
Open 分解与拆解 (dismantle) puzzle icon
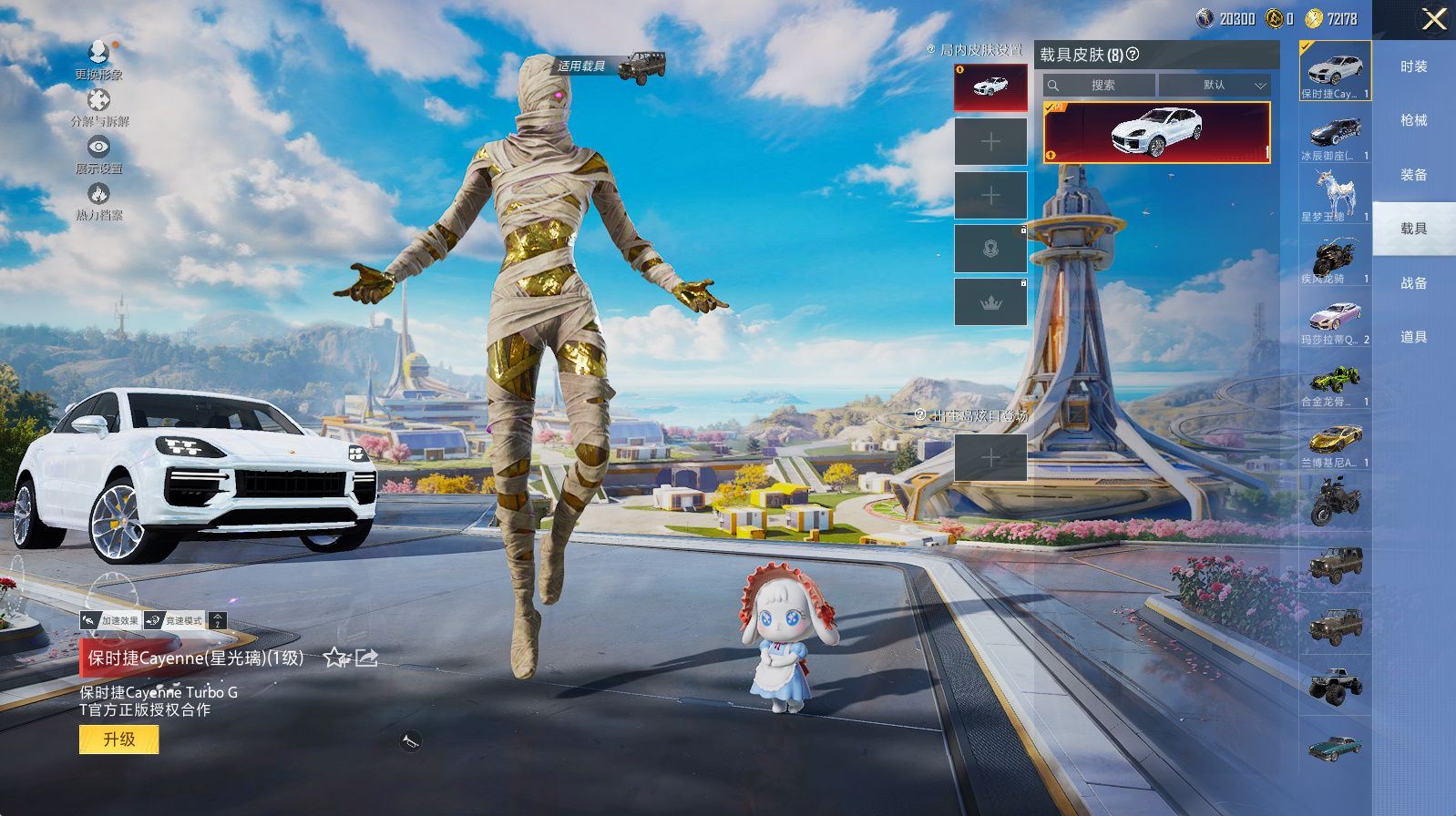(98, 106)
